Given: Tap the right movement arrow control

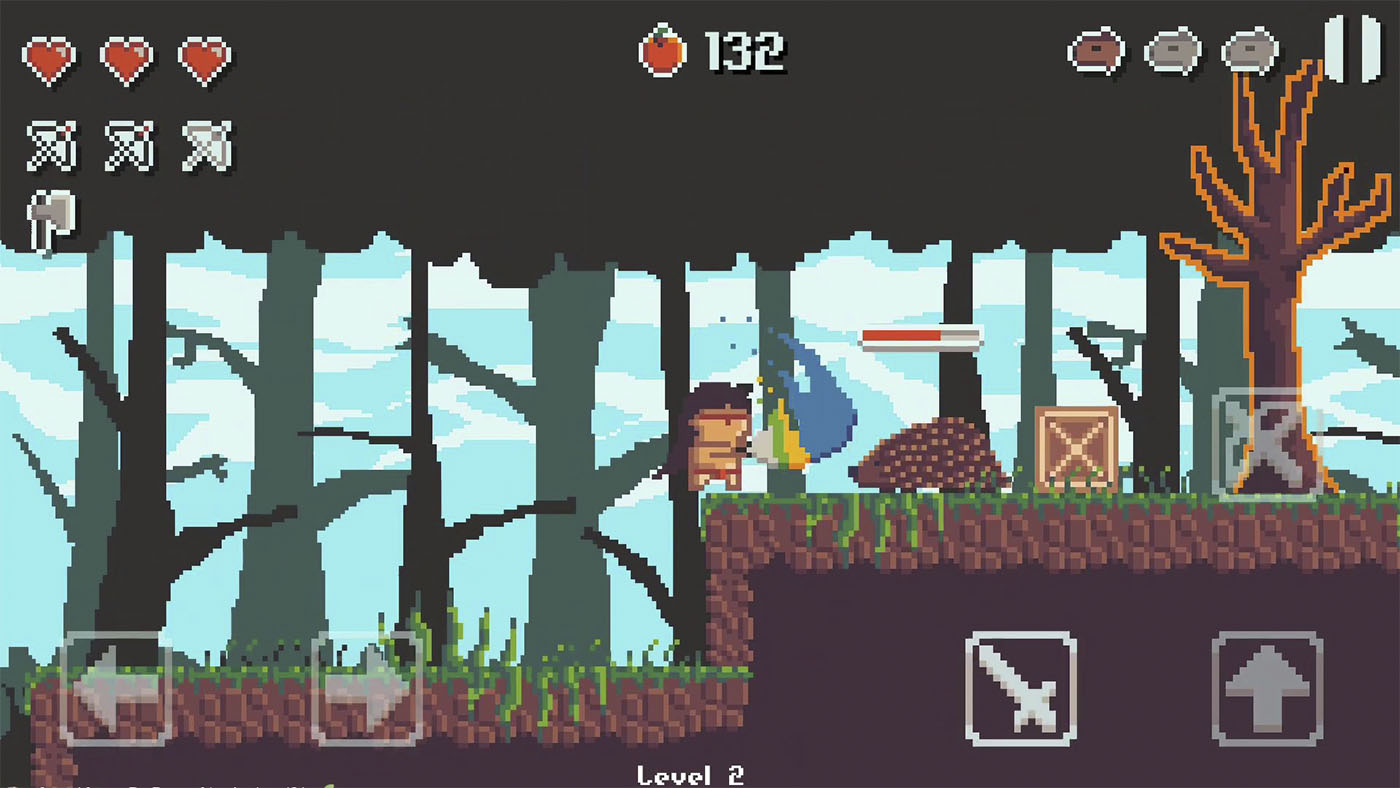Looking at the screenshot, I should (368, 690).
